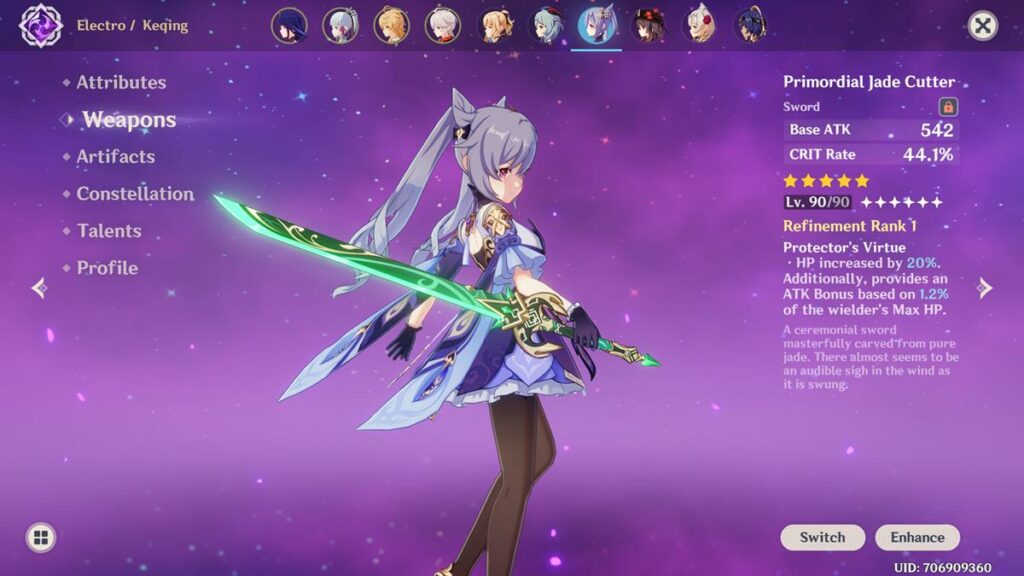1024x576 pixels.
Task: Select the teal-haired character with red hat
Action: click(x=546, y=26)
